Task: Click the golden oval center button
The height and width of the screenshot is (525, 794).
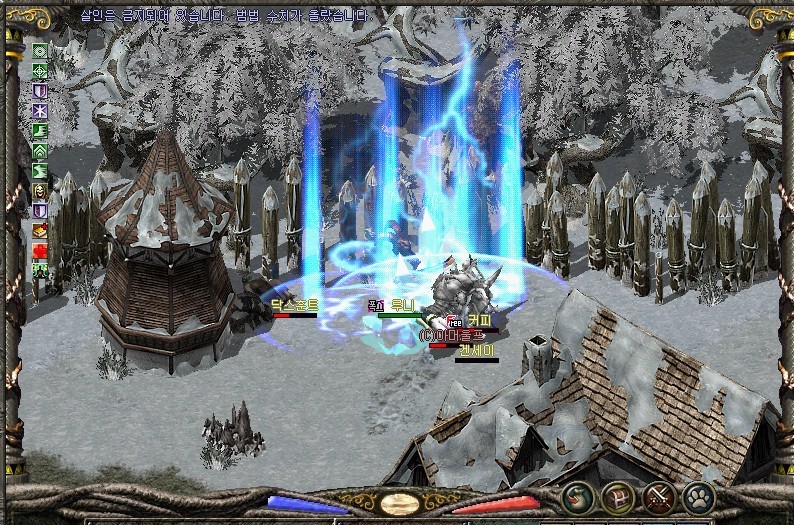Action: click(399, 504)
